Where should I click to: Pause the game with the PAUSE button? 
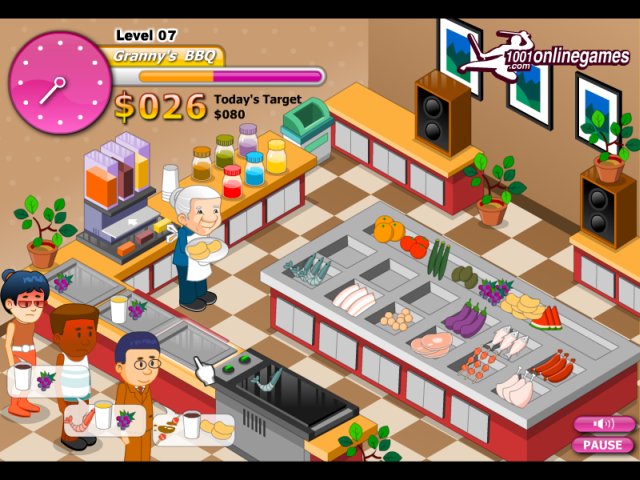click(603, 445)
